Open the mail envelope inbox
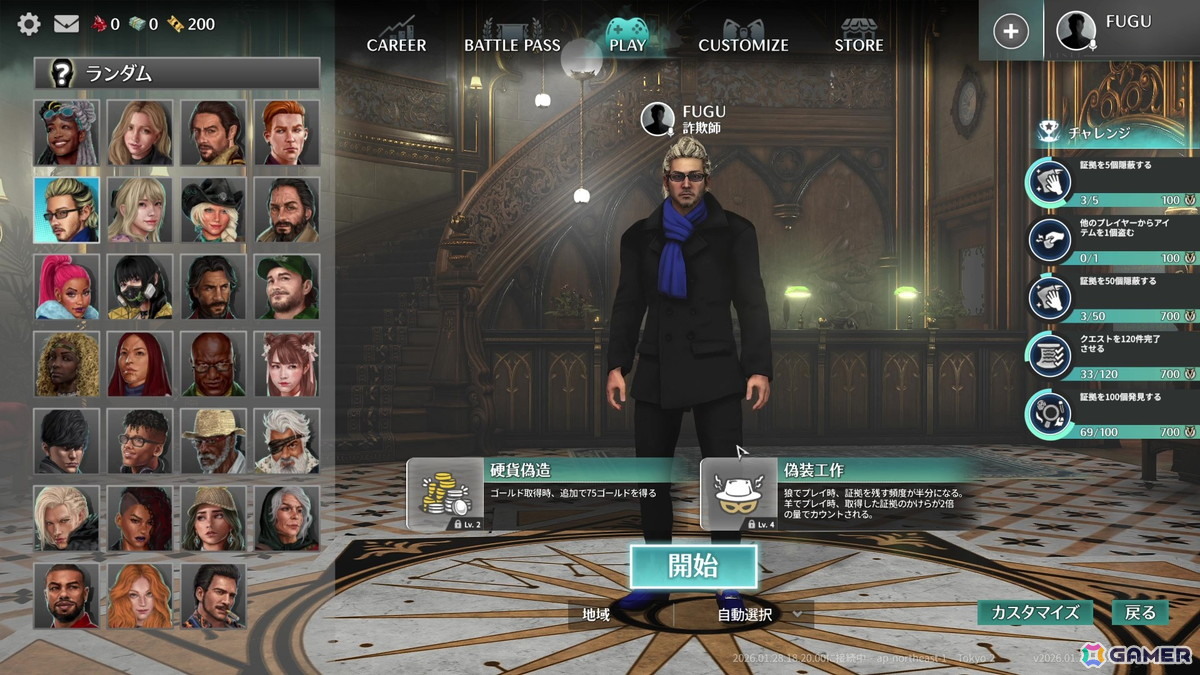This screenshot has width=1200, height=675. pyautogui.click(x=66, y=24)
